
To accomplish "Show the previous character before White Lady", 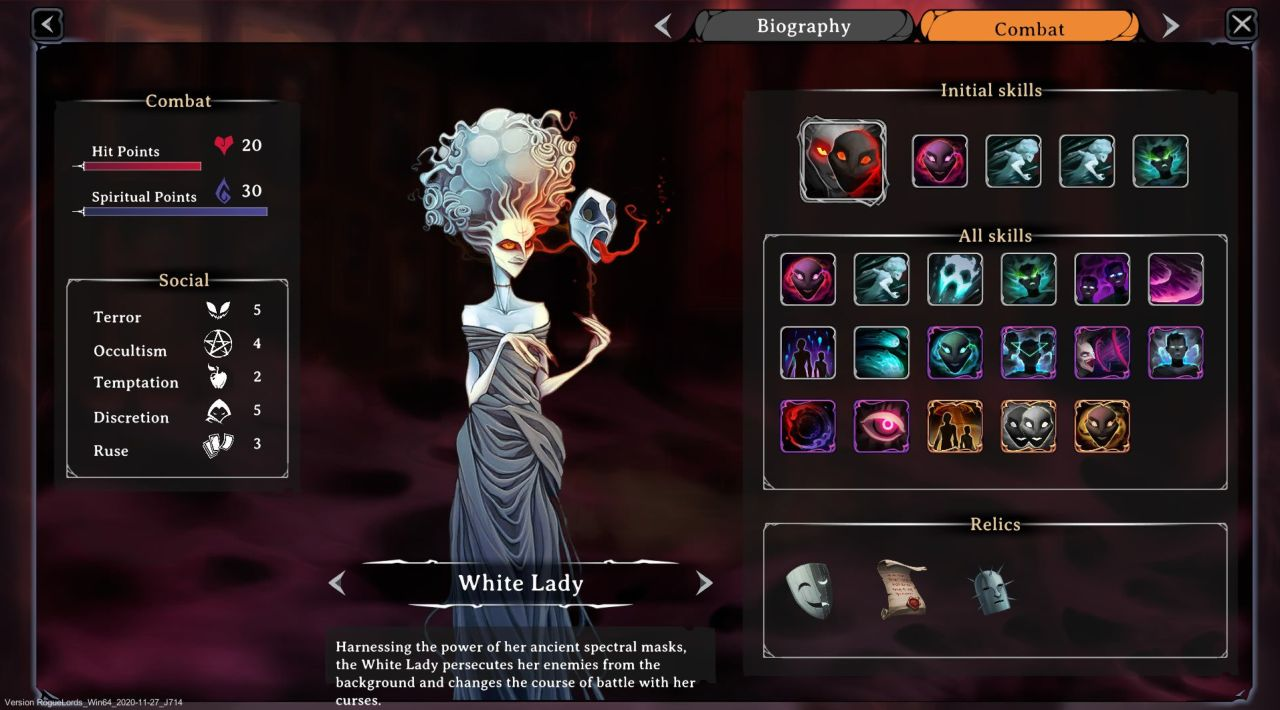I will [337, 583].
